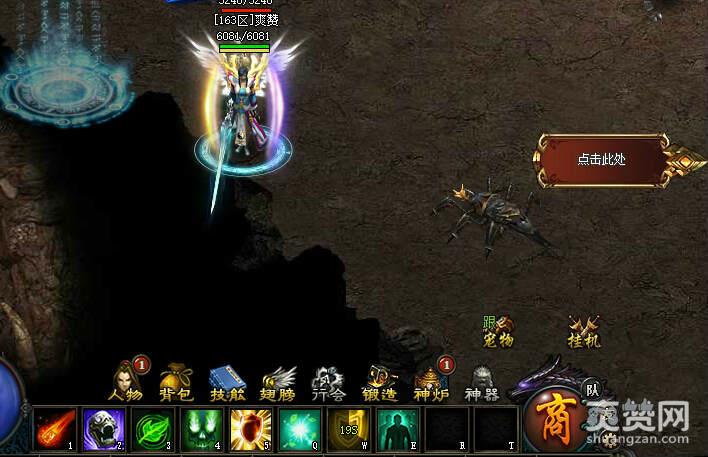Cast the green skull poison skill
Screen dimensions: 708x457
pos(200,428)
